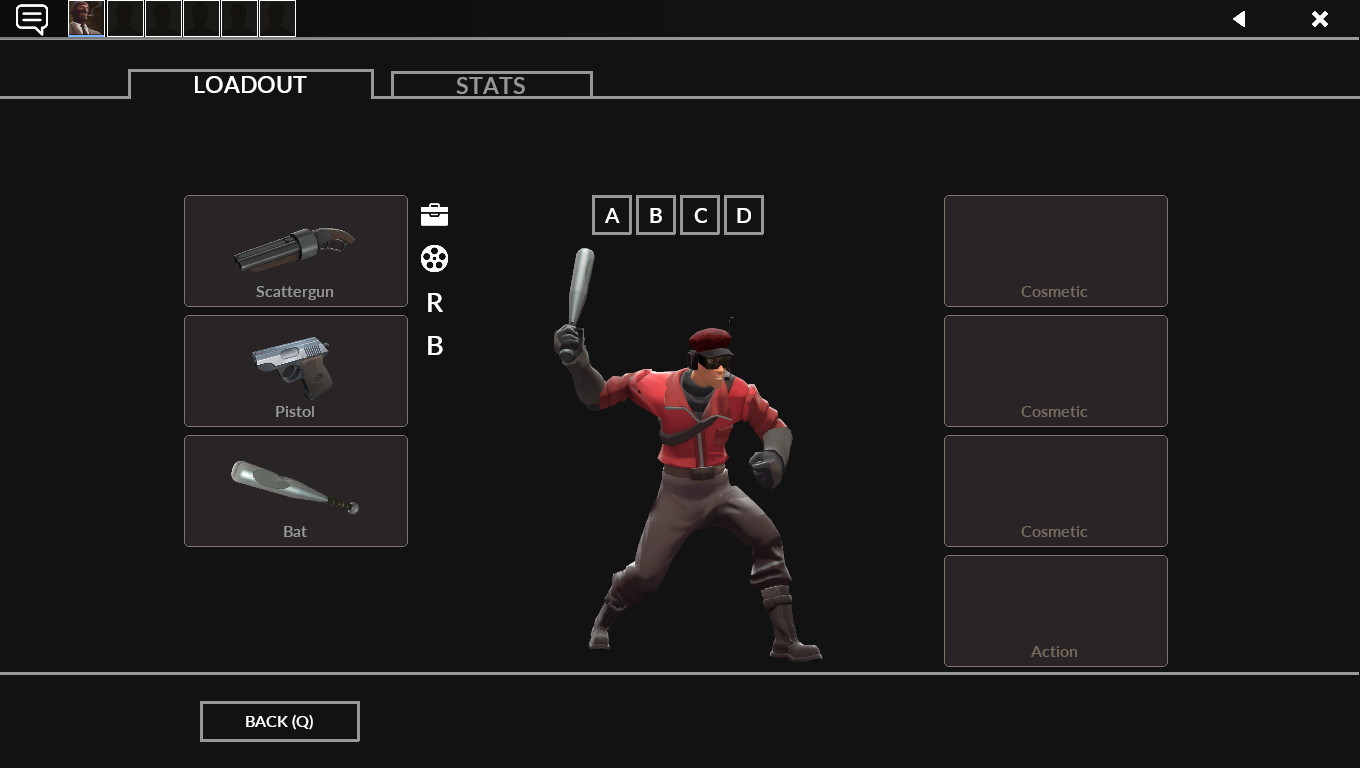This screenshot has width=1360, height=768.
Task: Switch to loadout preset C
Action: [700, 214]
